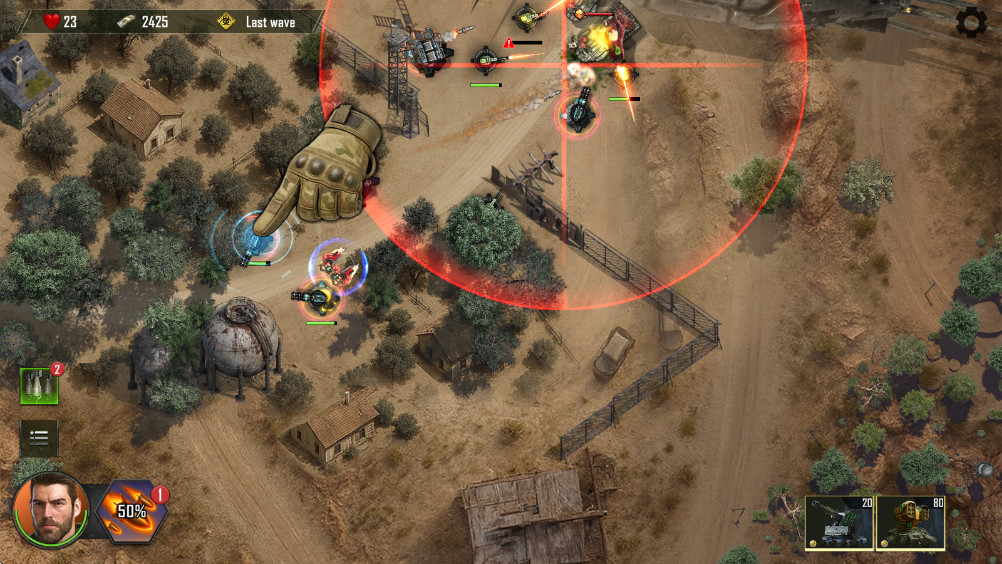
Task: Choose the gun turret costing 20
Action: tap(838, 523)
